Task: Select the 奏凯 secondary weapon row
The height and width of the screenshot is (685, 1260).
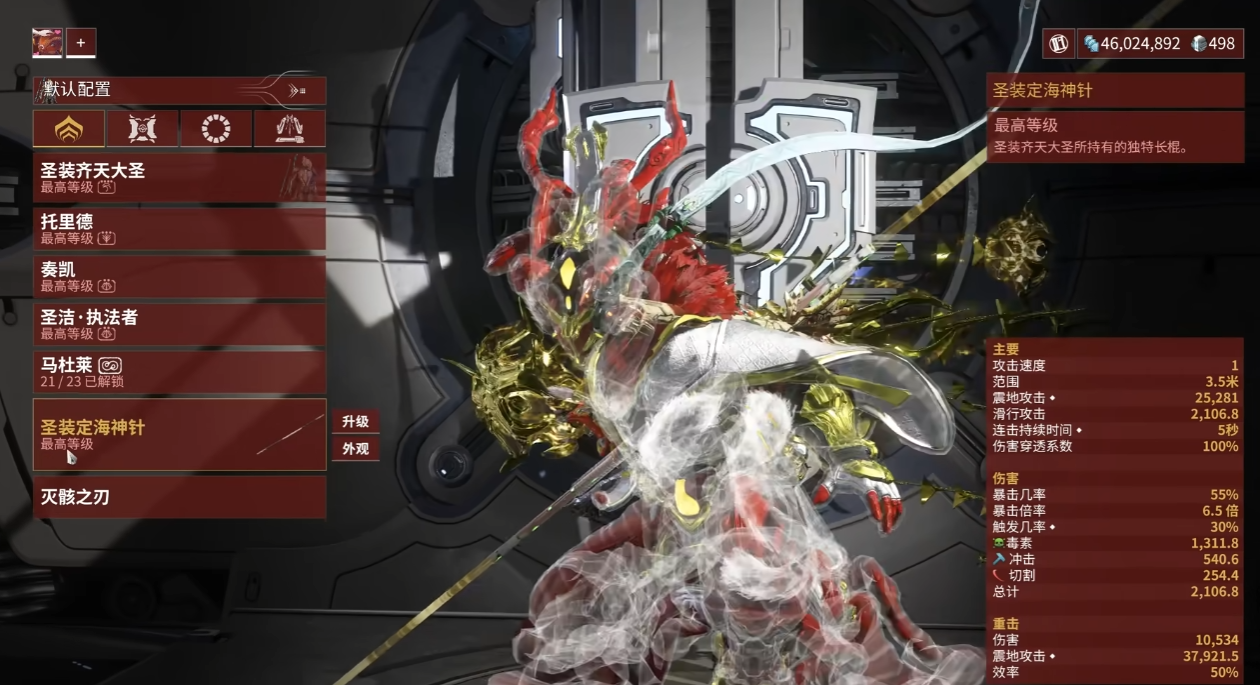Action: [179, 276]
